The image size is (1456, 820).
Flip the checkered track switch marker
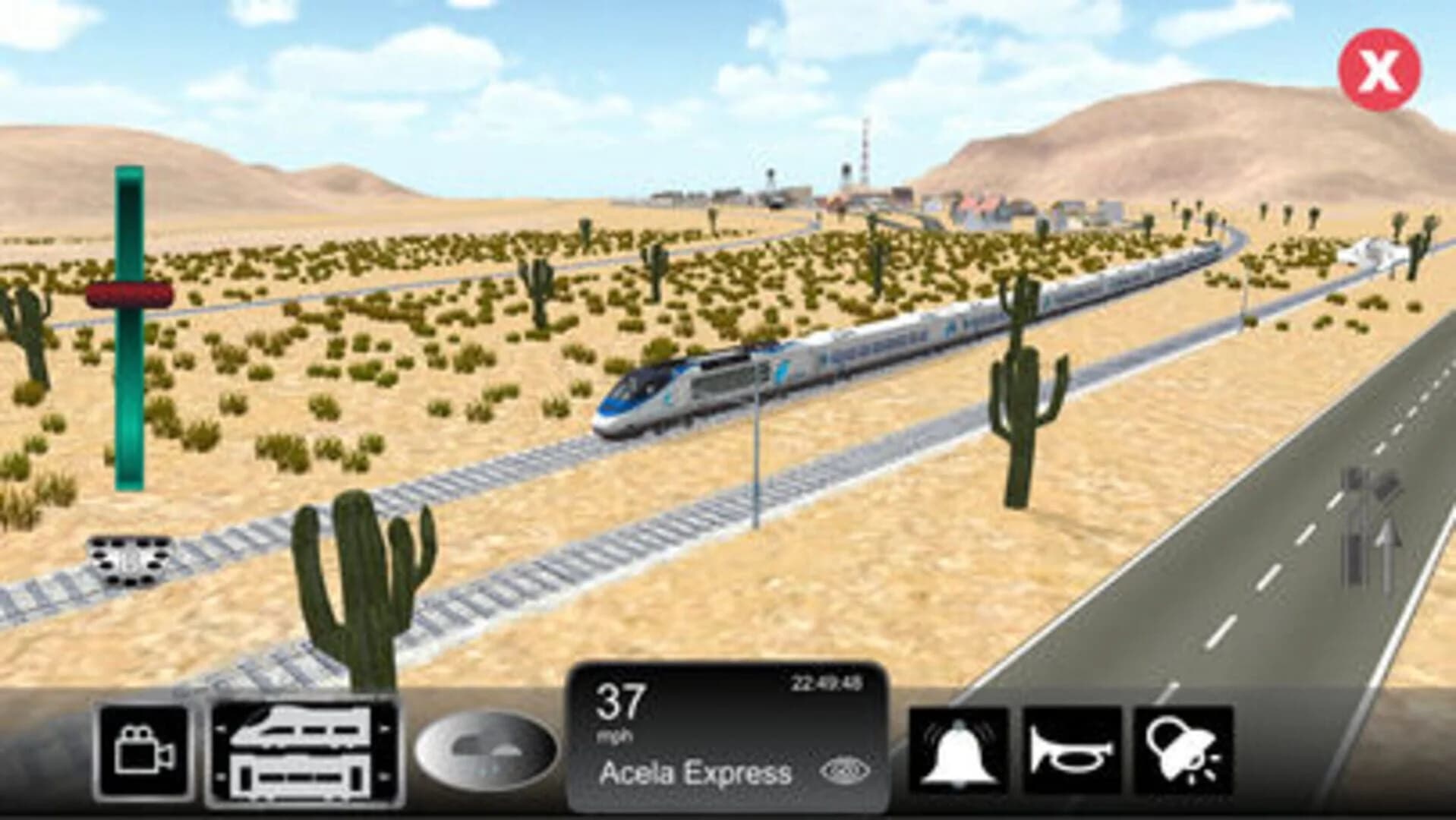(129, 560)
